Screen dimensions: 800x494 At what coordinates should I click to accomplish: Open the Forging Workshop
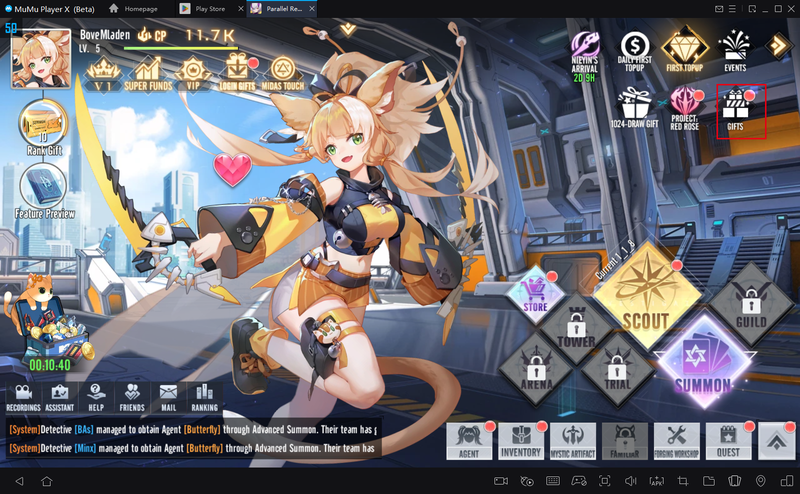coord(677,438)
